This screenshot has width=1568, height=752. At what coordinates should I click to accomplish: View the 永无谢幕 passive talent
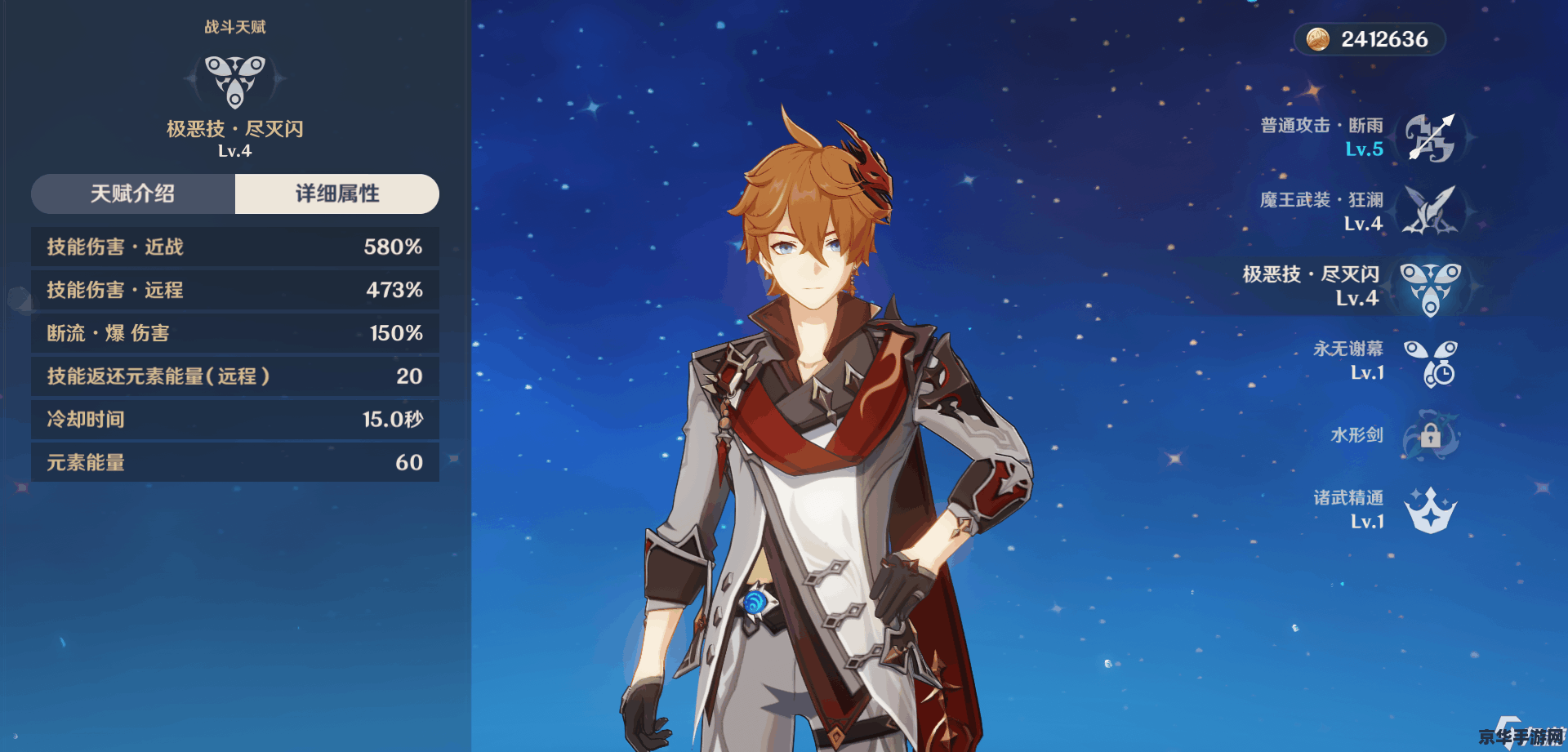point(1430,362)
